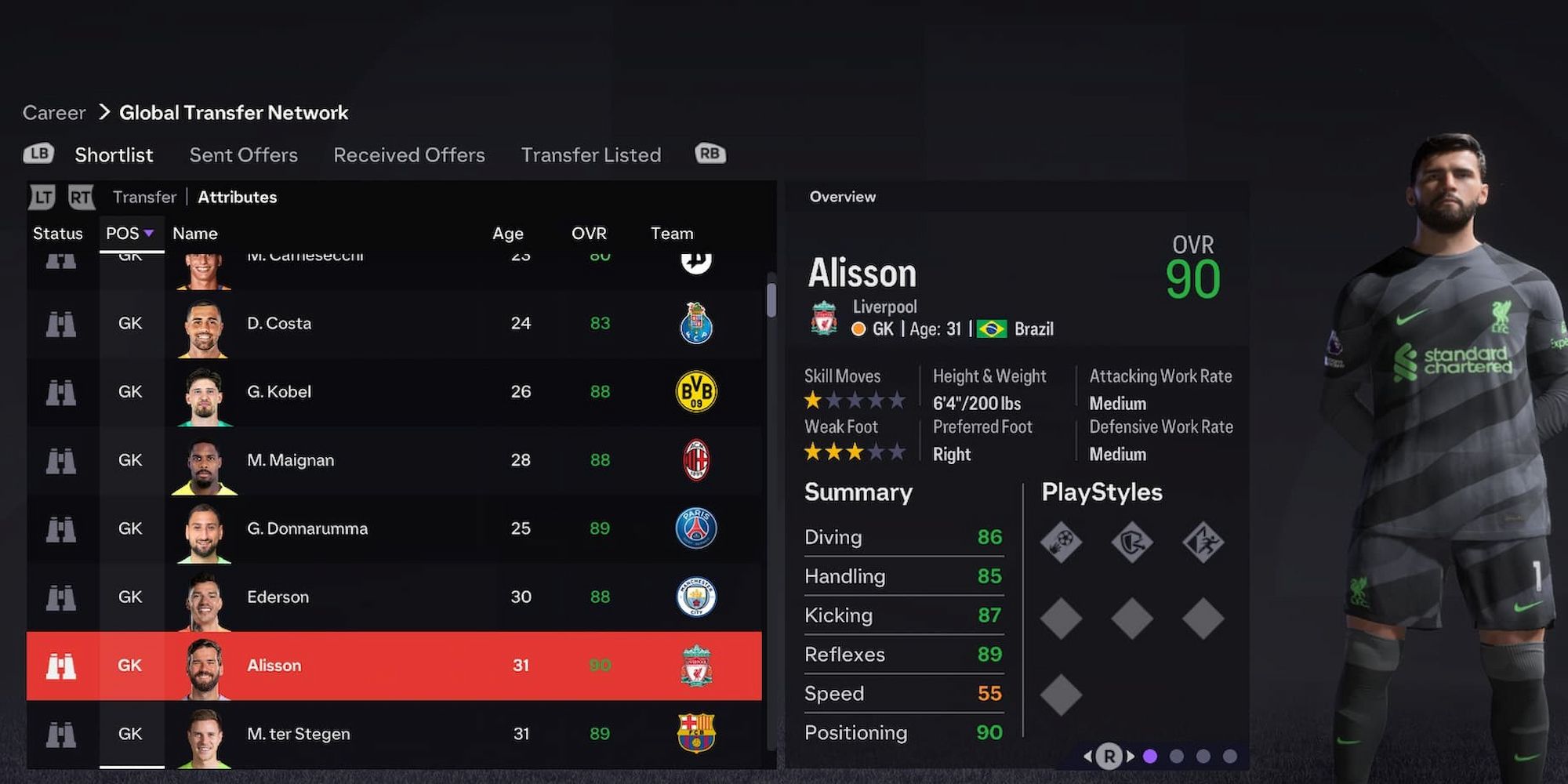This screenshot has height=784, width=1568.
Task: Click the Barcelona crest next to M. ter Stegen
Action: (697, 734)
